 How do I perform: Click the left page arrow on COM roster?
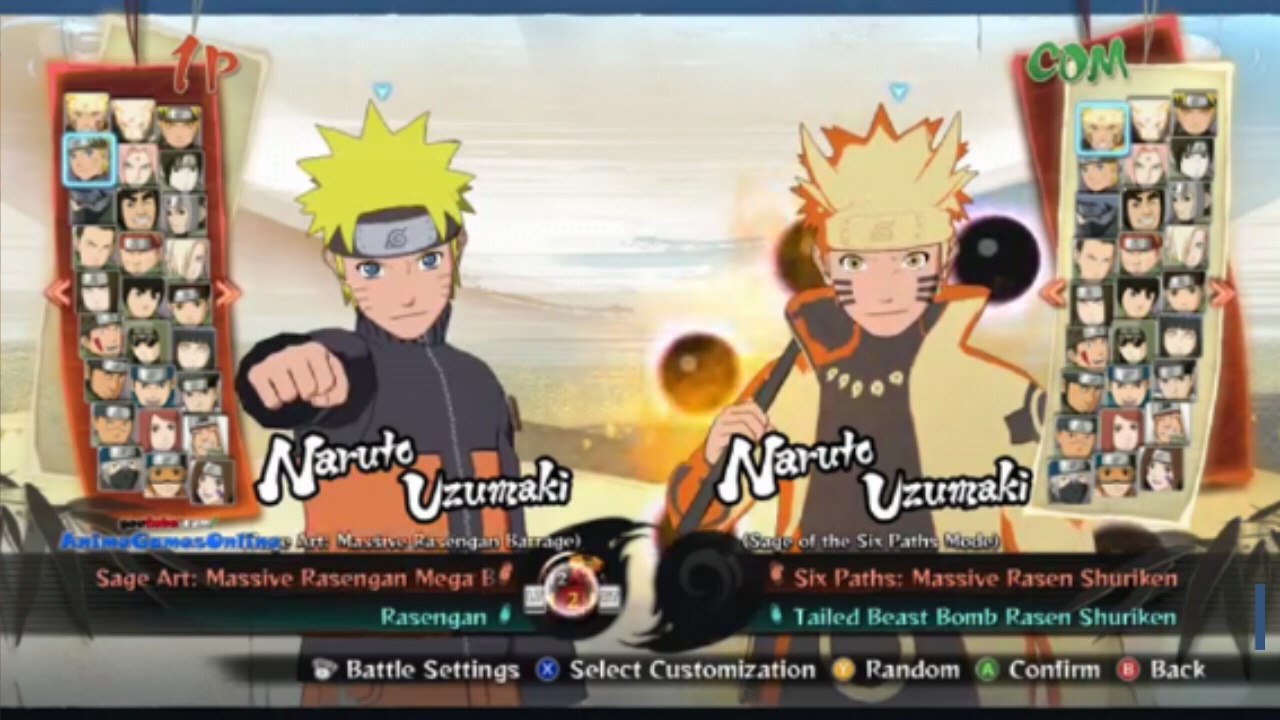[1053, 293]
